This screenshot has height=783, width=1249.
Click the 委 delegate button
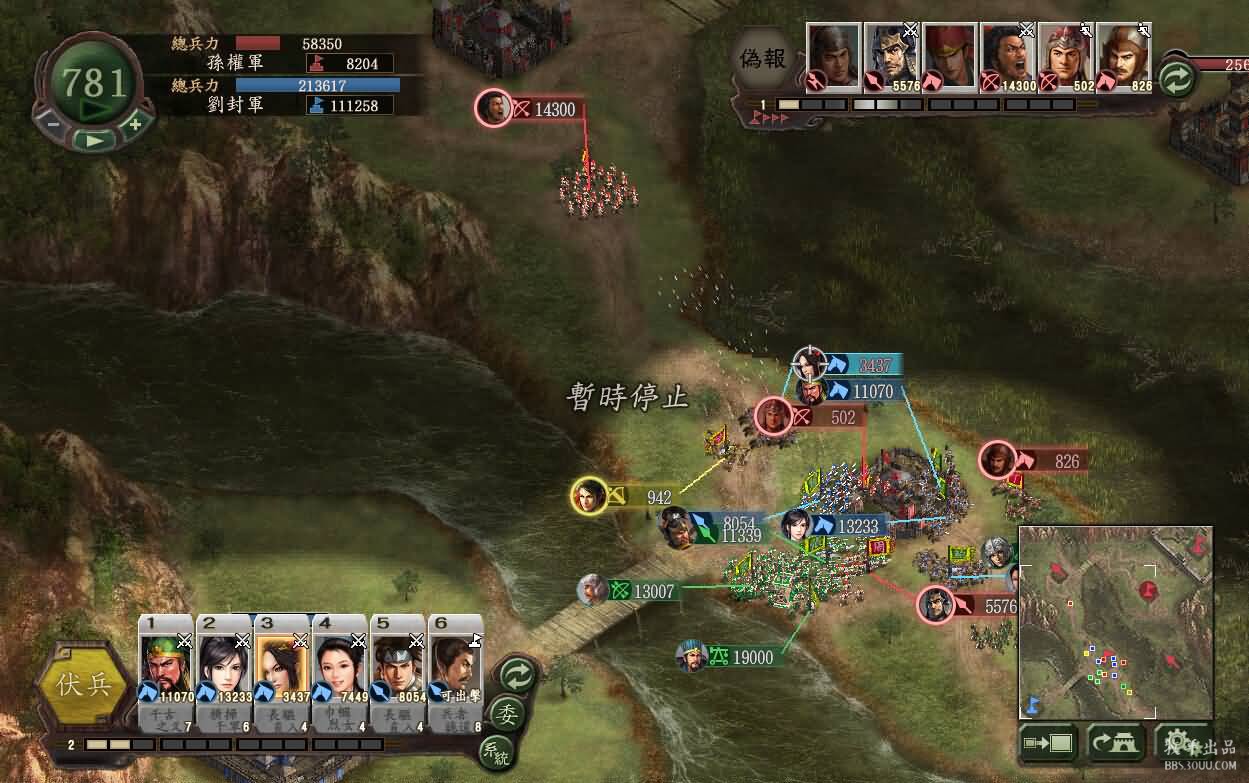click(509, 714)
